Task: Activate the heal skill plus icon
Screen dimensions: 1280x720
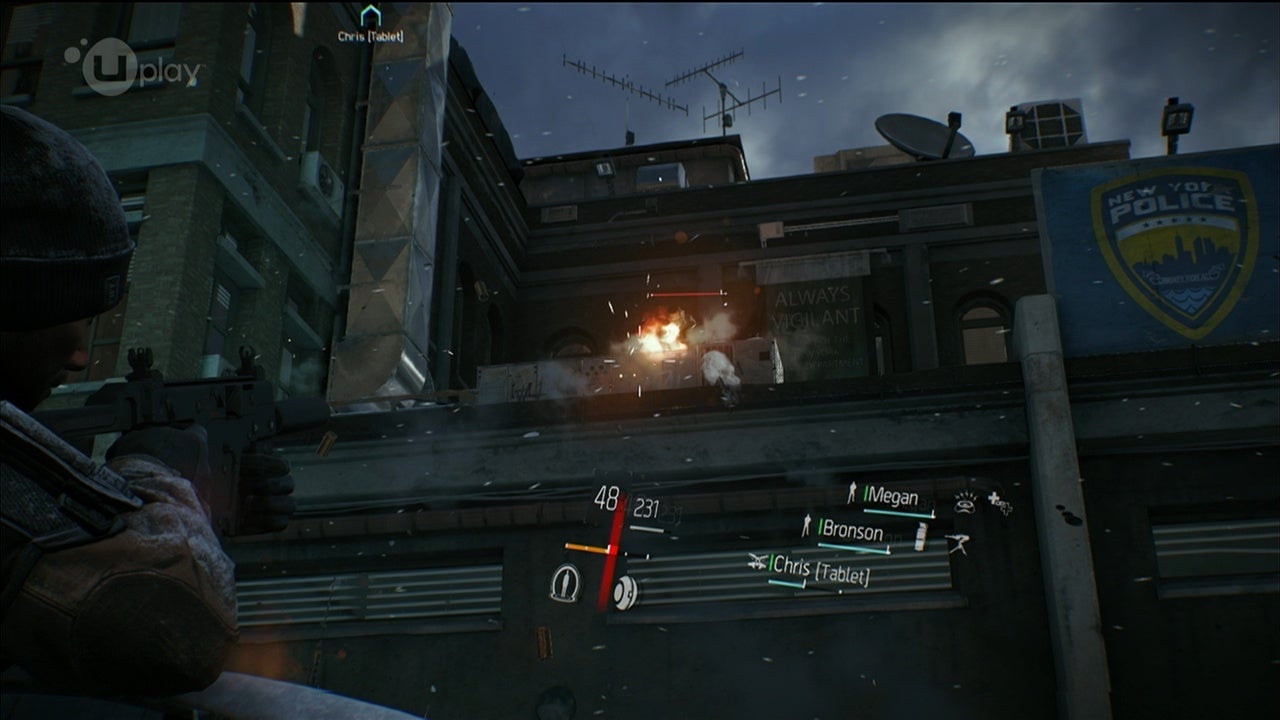Action: point(999,503)
